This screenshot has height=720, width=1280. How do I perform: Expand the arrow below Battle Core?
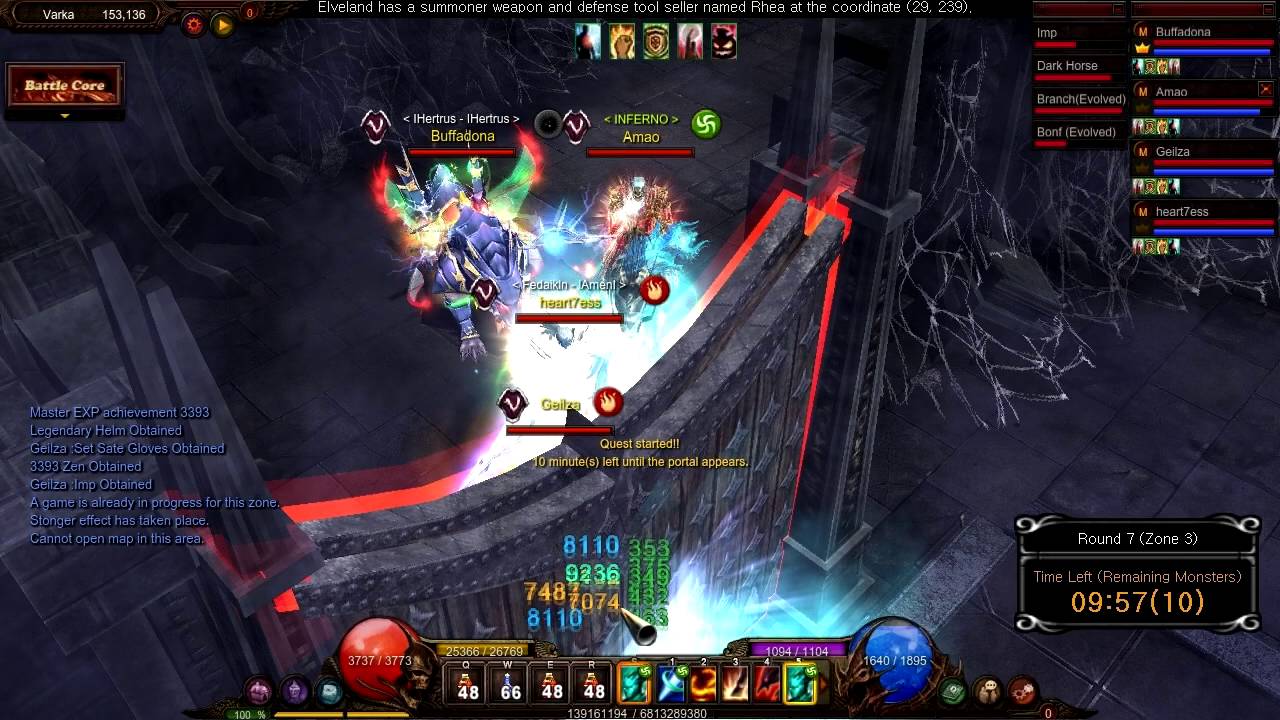[65, 116]
